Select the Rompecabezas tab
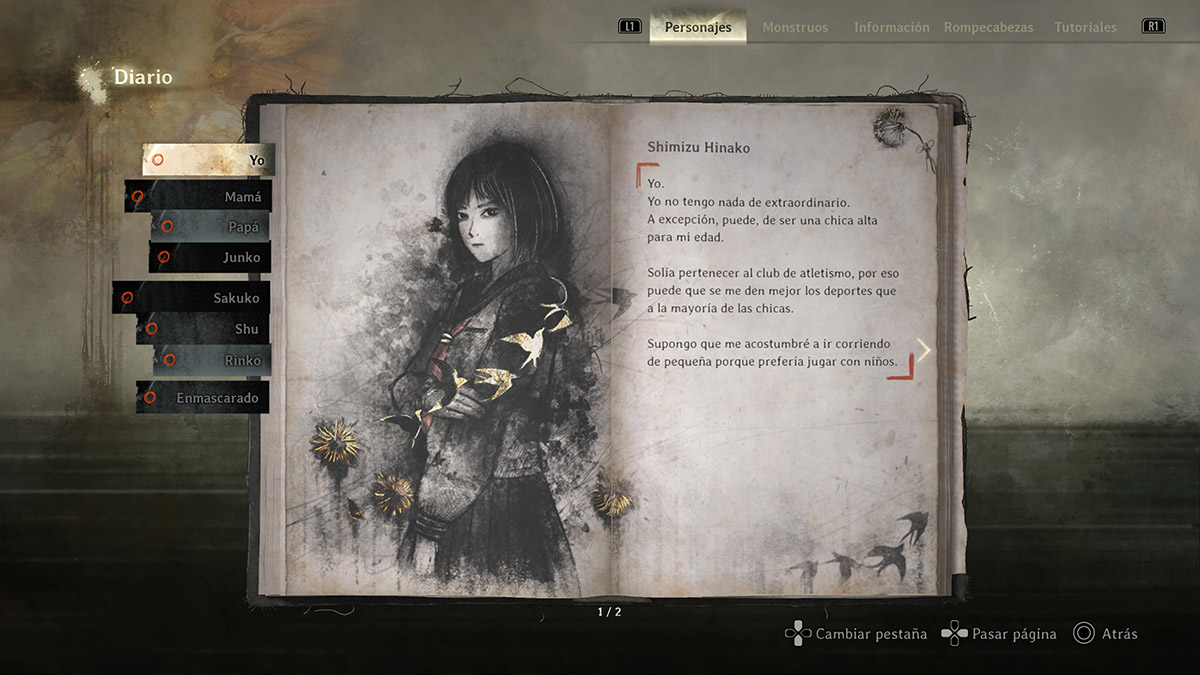Viewport: 1200px width, 675px height. pos(988,27)
